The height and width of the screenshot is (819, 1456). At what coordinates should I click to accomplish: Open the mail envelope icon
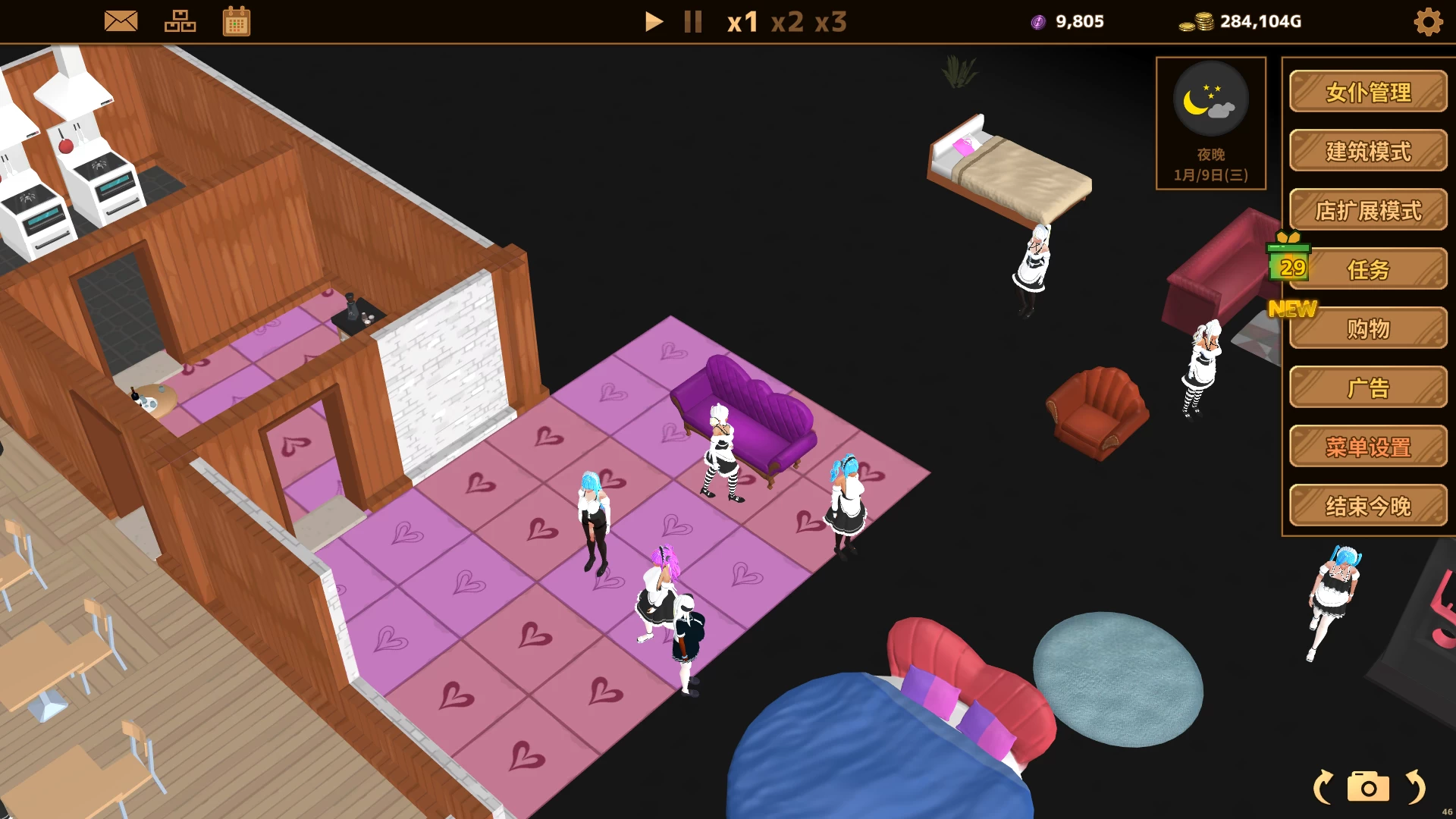coord(121,20)
